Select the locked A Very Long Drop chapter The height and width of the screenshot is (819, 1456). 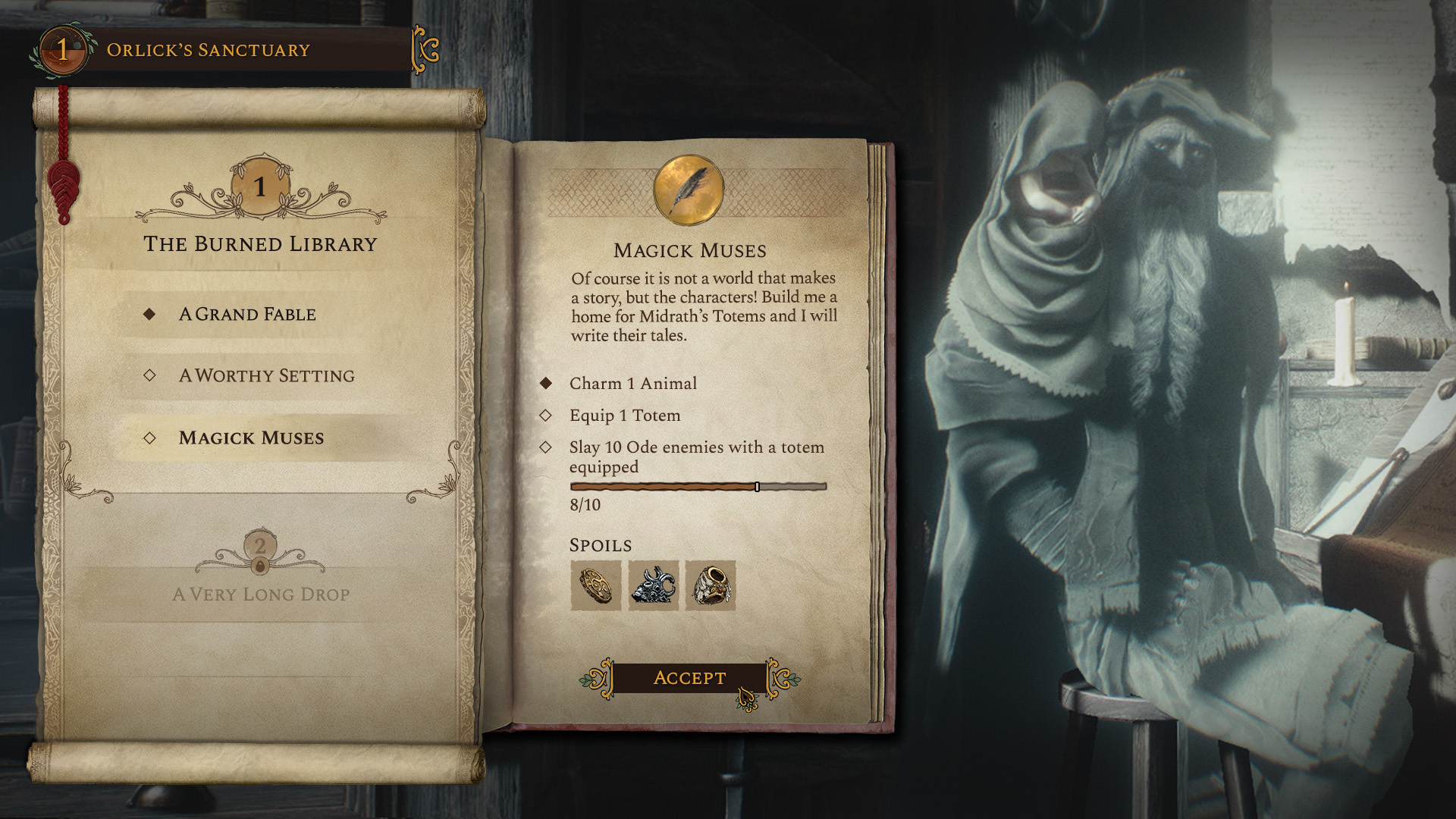coord(261,594)
